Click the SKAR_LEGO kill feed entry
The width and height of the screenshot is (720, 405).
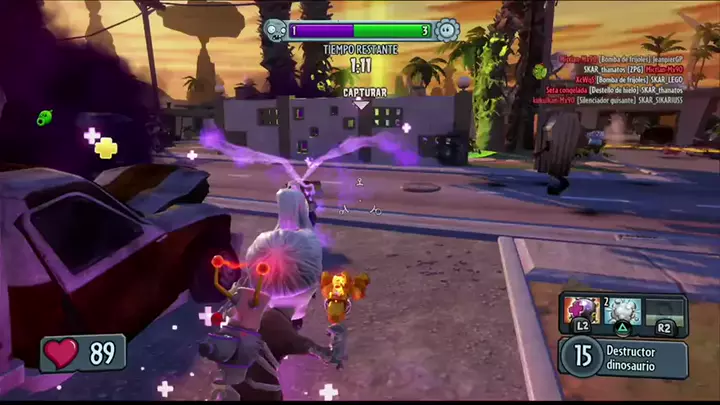point(610,78)
